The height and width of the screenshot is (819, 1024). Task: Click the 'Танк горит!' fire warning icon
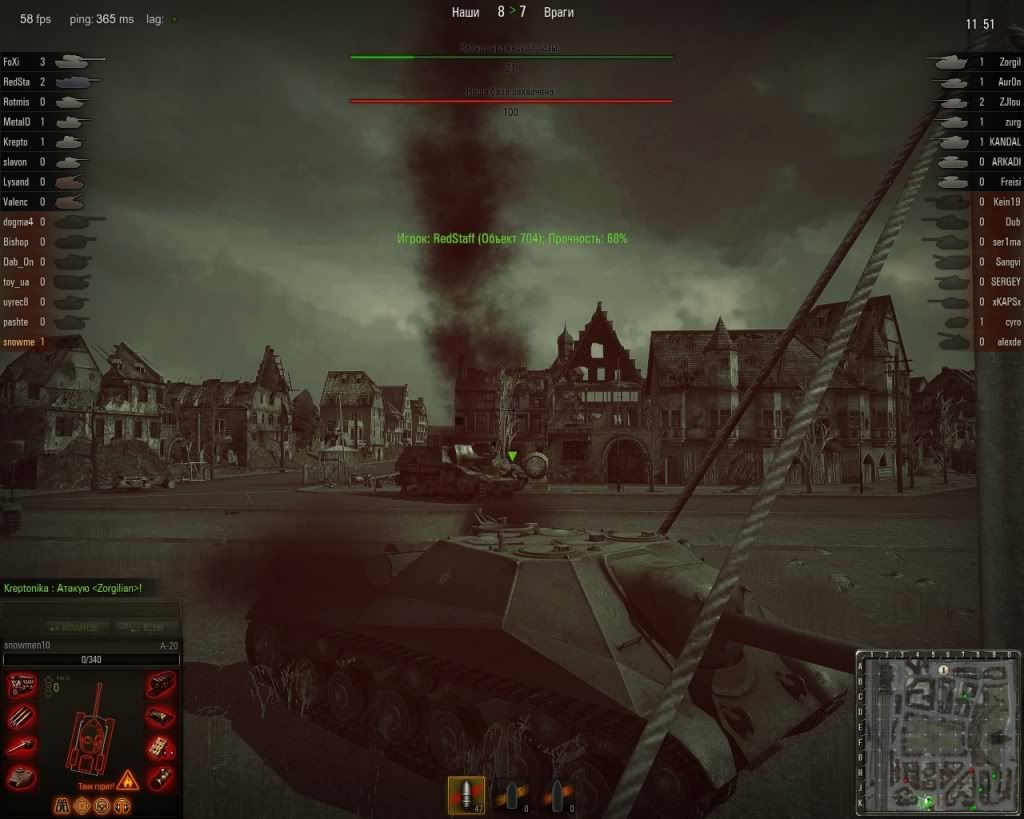pos(127,779)
